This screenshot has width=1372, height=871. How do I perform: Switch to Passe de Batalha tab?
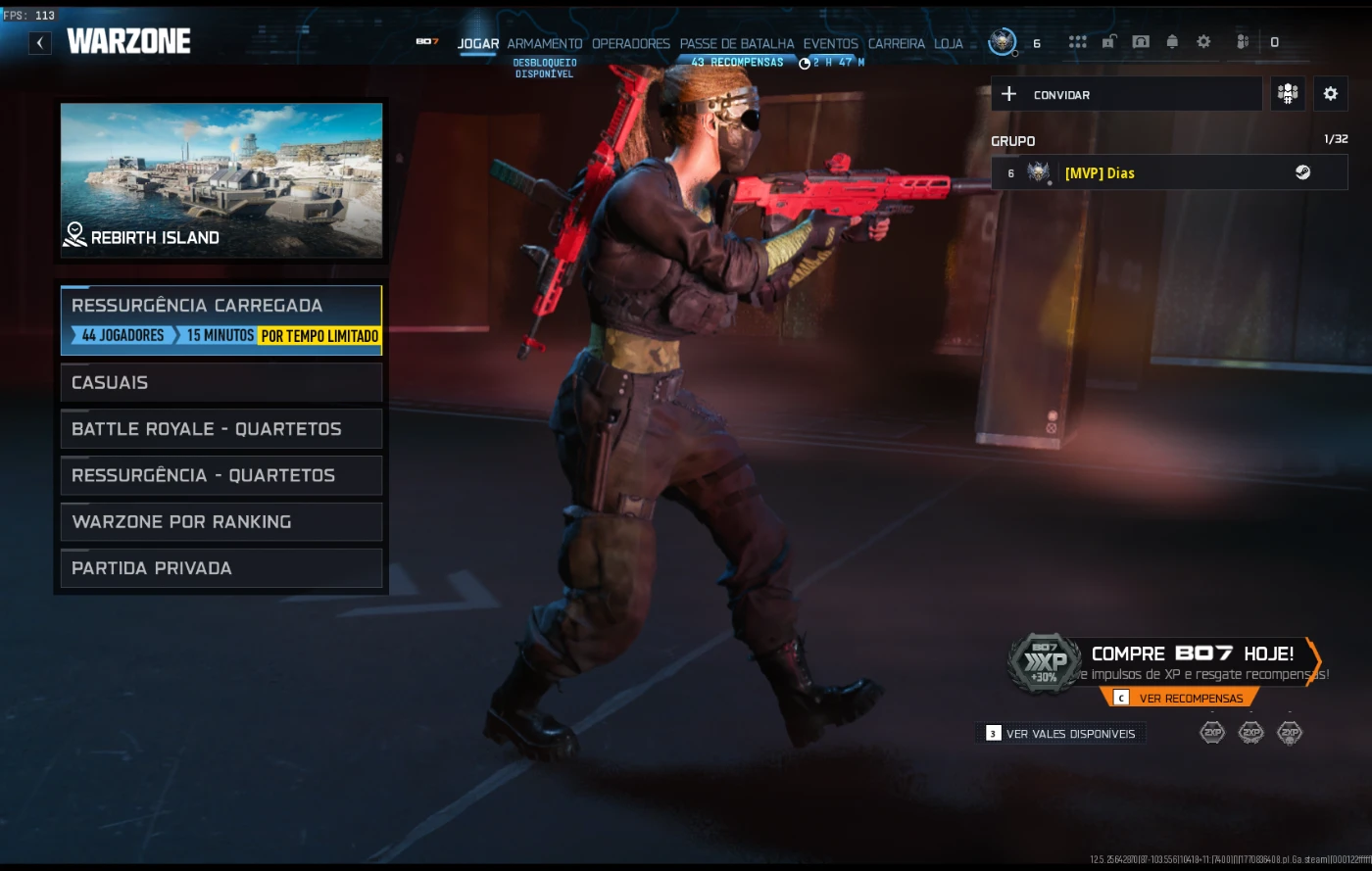pyautogui.click(x=737, y=44)
